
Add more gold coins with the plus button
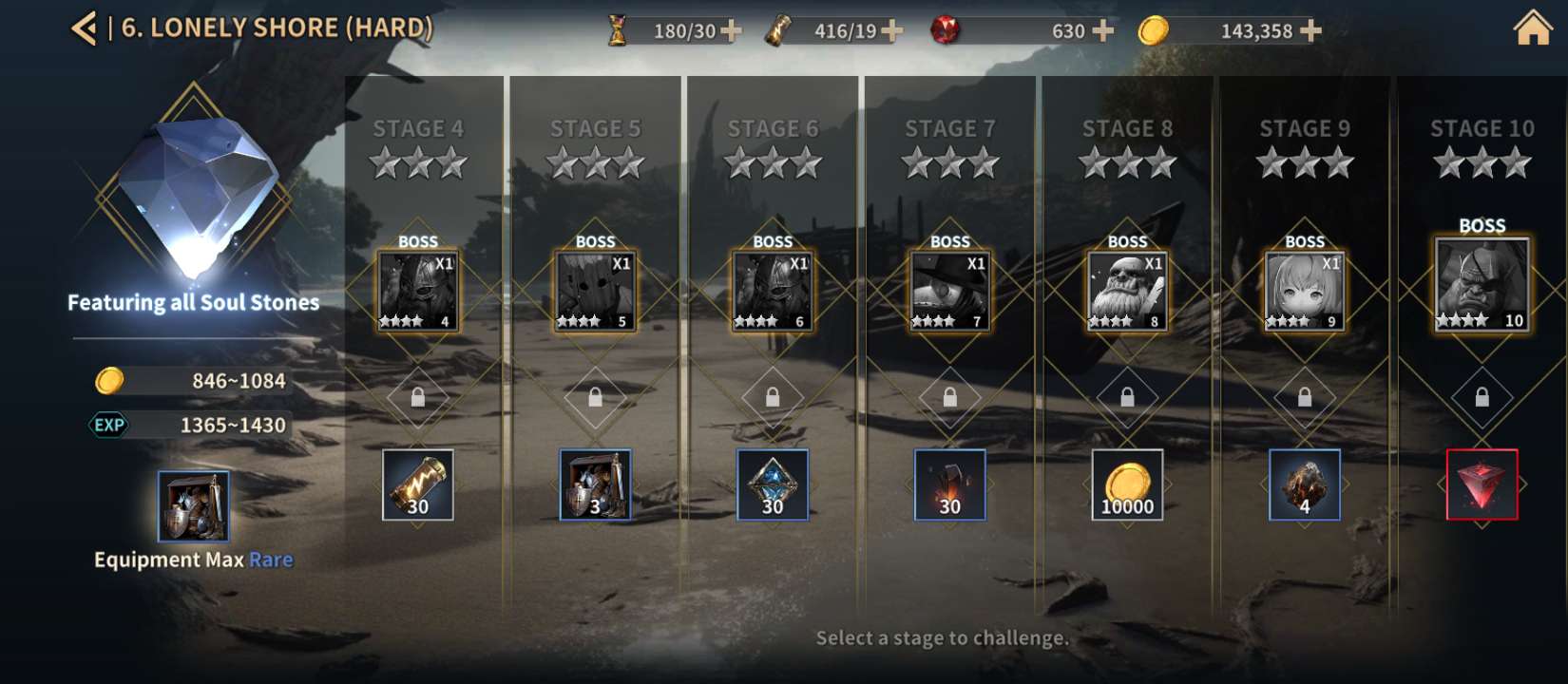pyautogui.click(x=1310, y=31)
